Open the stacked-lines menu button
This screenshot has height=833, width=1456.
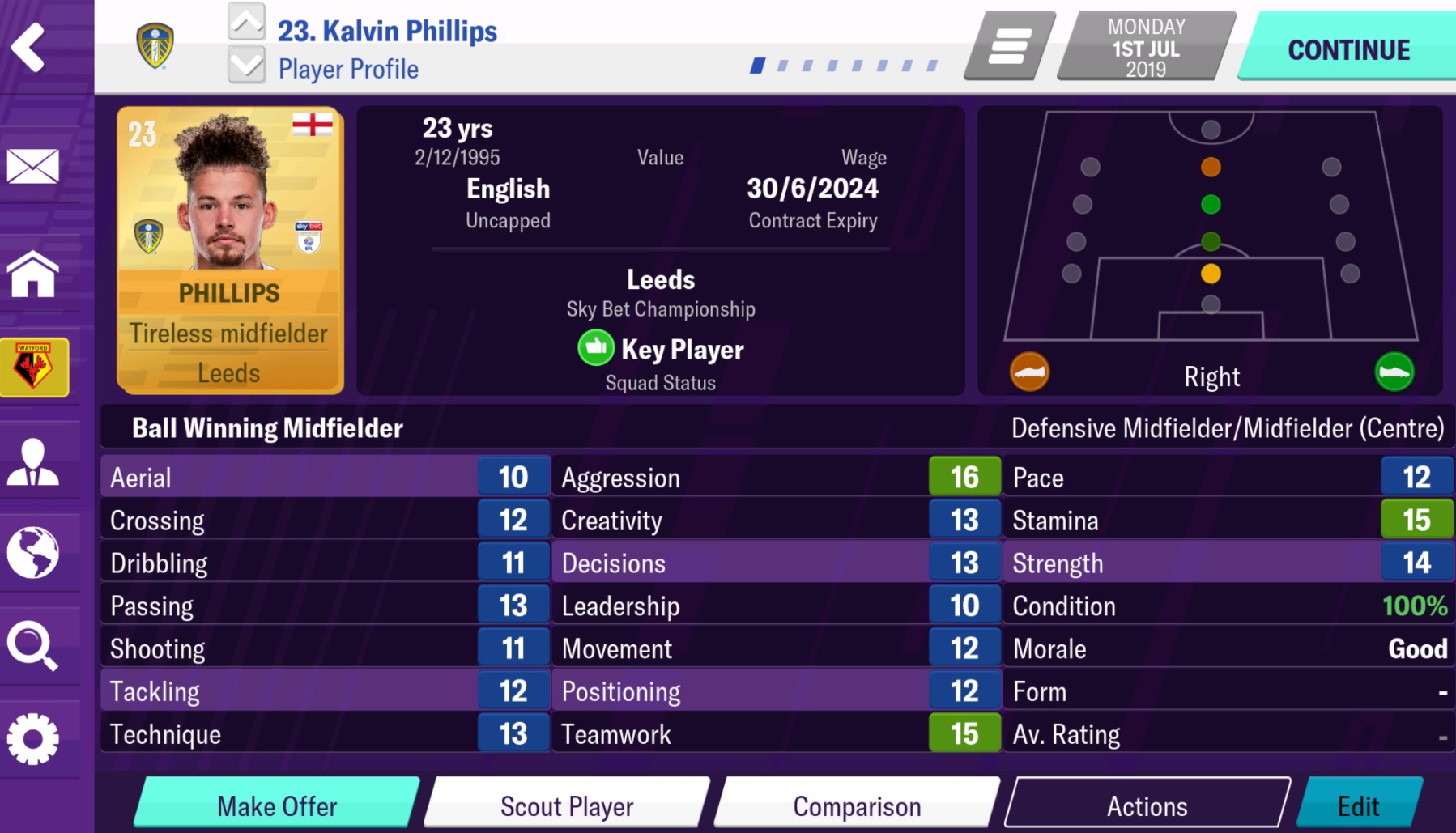1009,47
